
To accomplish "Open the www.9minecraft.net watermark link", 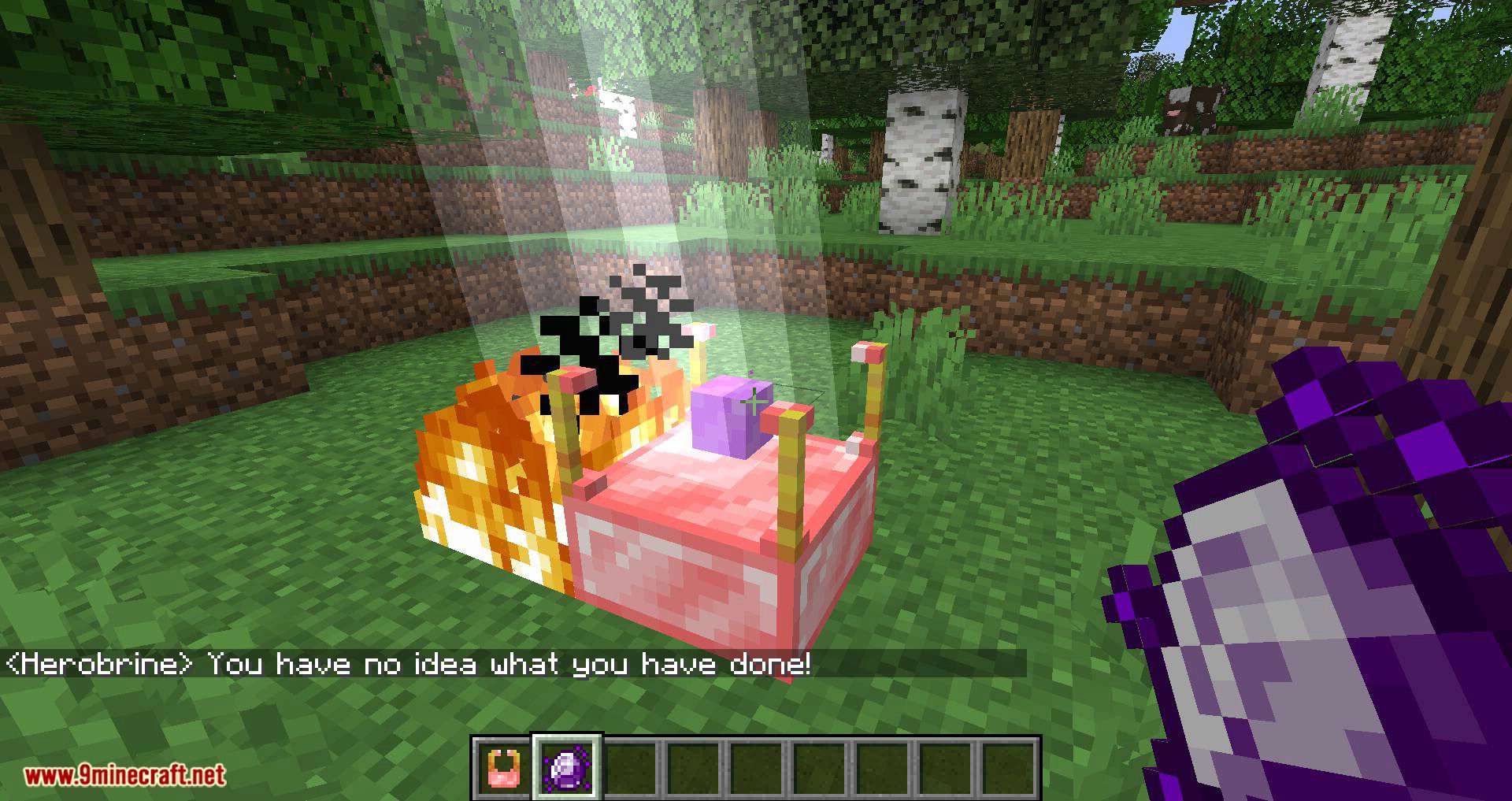I will tap(126, 774).
